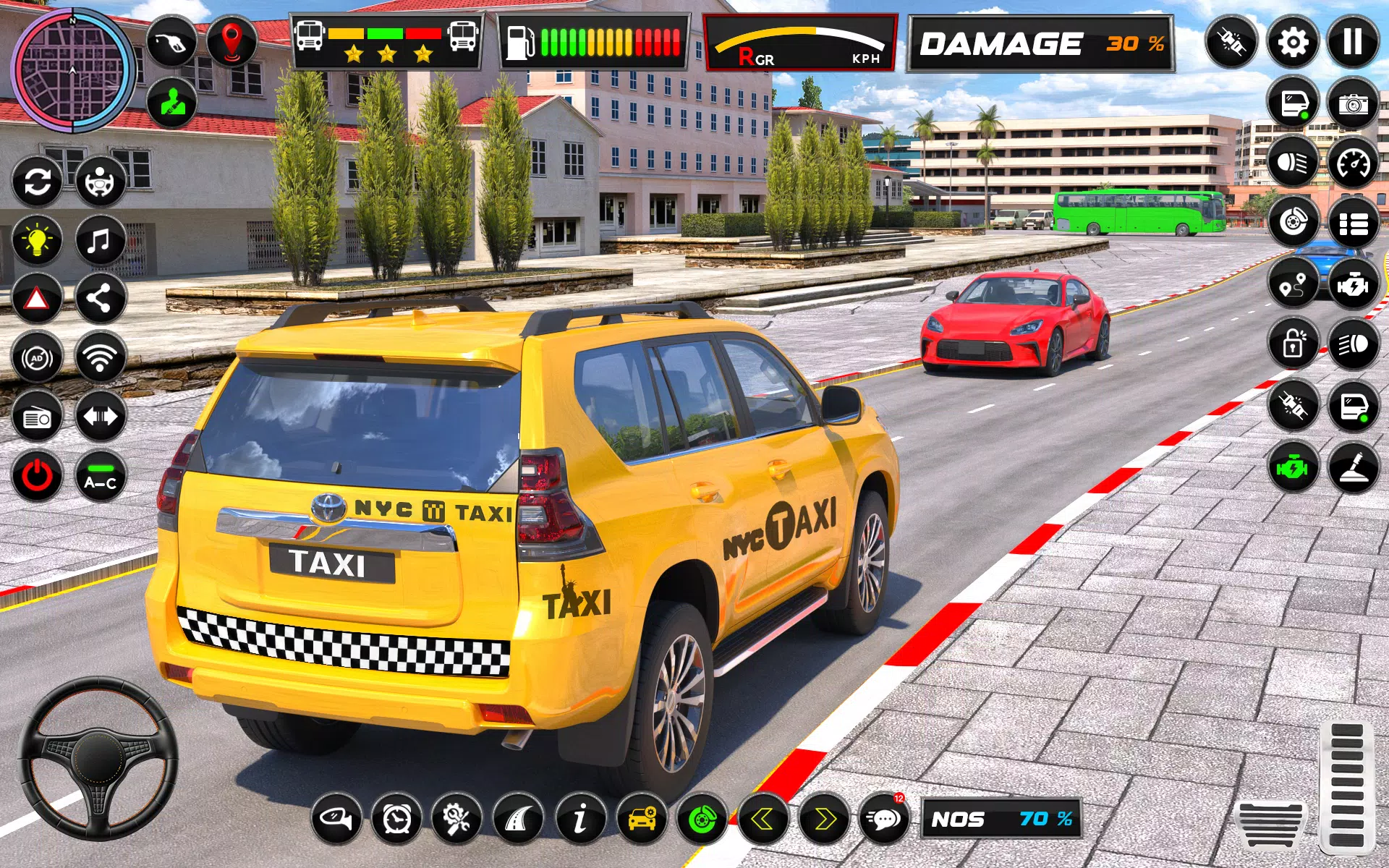Click the share icon button
The width and height of the screenshot is (1389, 868).
[100, 298]
